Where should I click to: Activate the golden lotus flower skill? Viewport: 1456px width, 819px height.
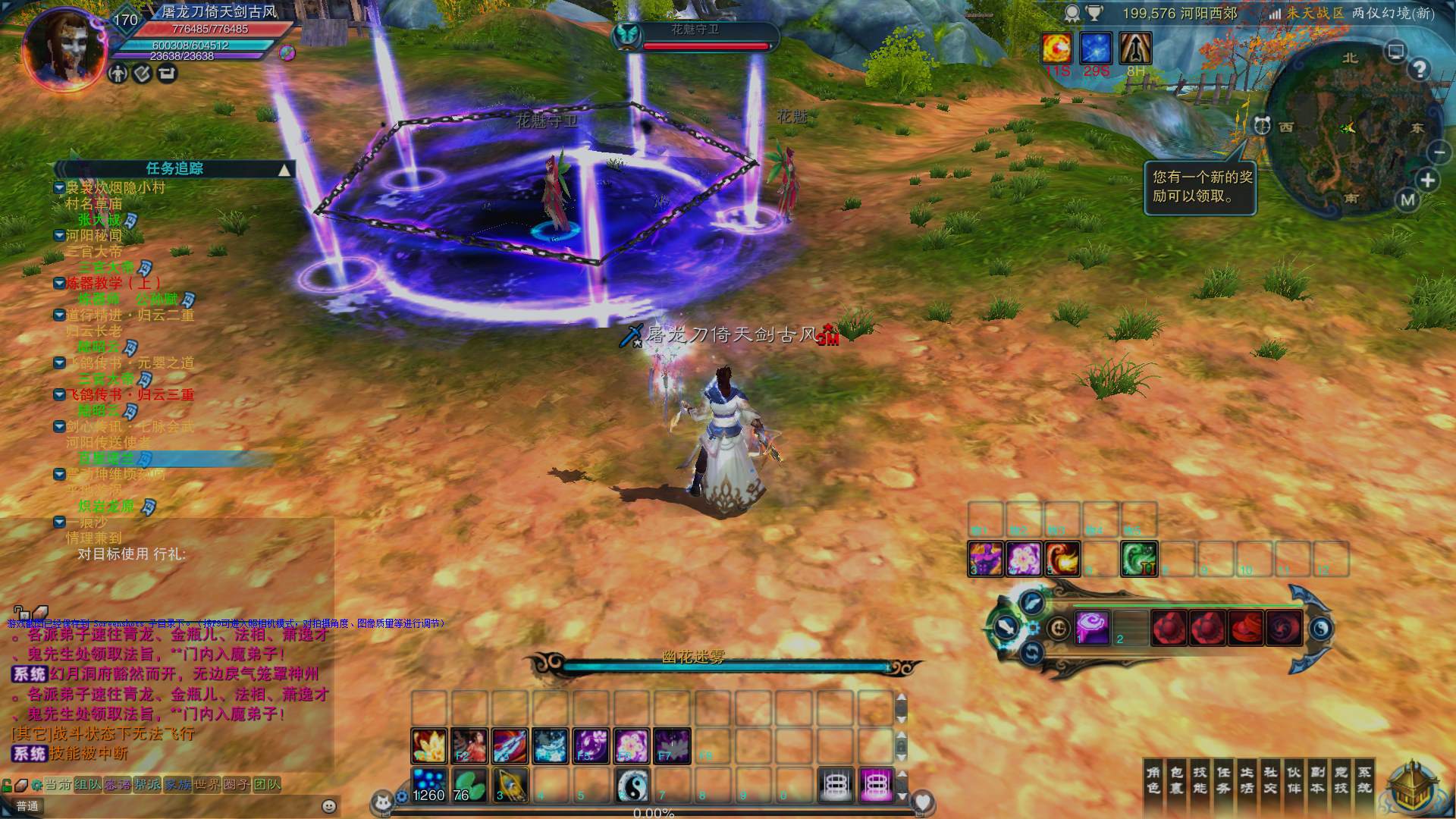(428, 745)
